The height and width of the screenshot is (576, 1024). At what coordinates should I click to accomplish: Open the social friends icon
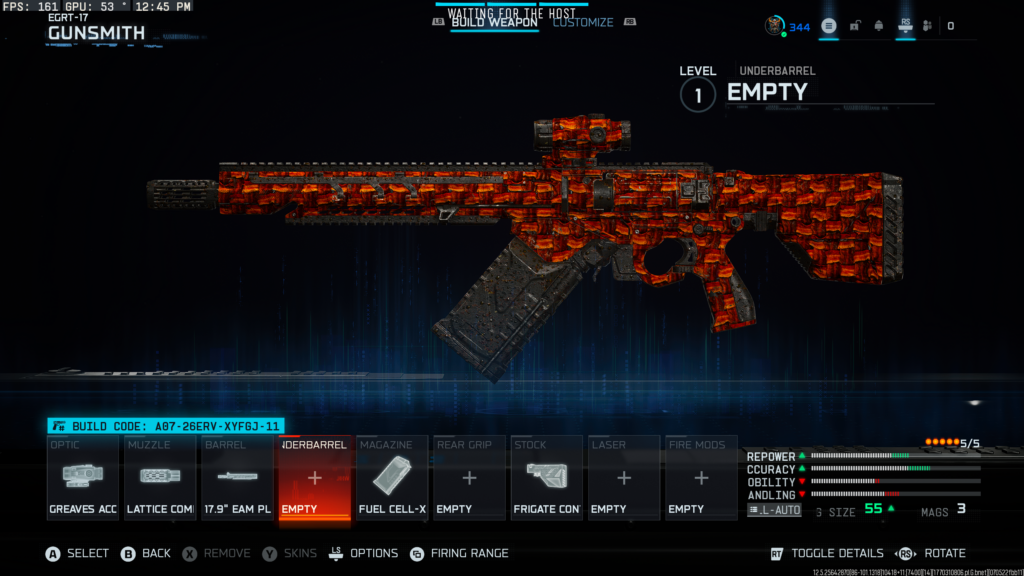pyautogui.click(x=927, y=26)
